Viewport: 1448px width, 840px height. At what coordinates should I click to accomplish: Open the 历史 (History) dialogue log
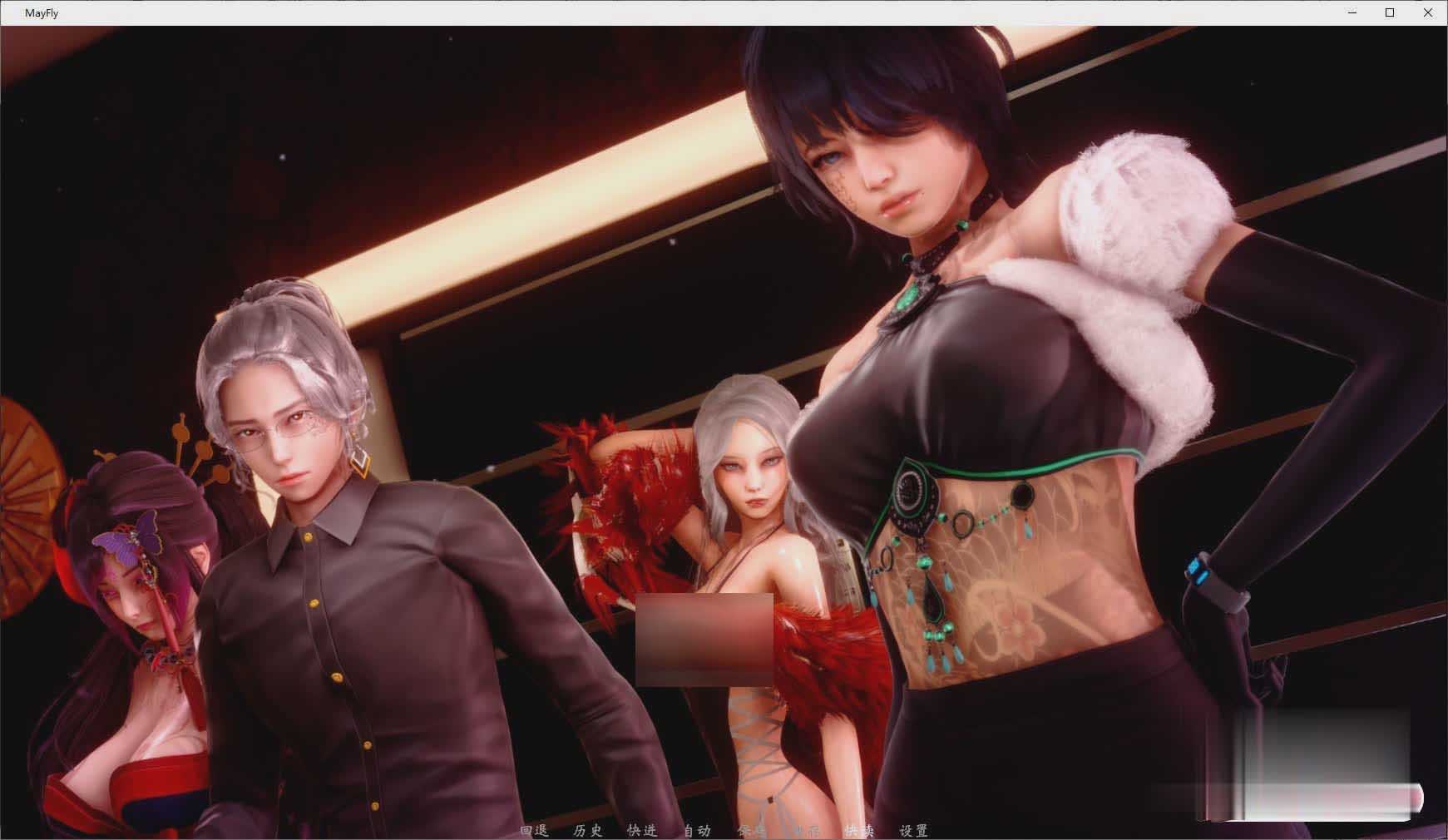pos(587,830)
